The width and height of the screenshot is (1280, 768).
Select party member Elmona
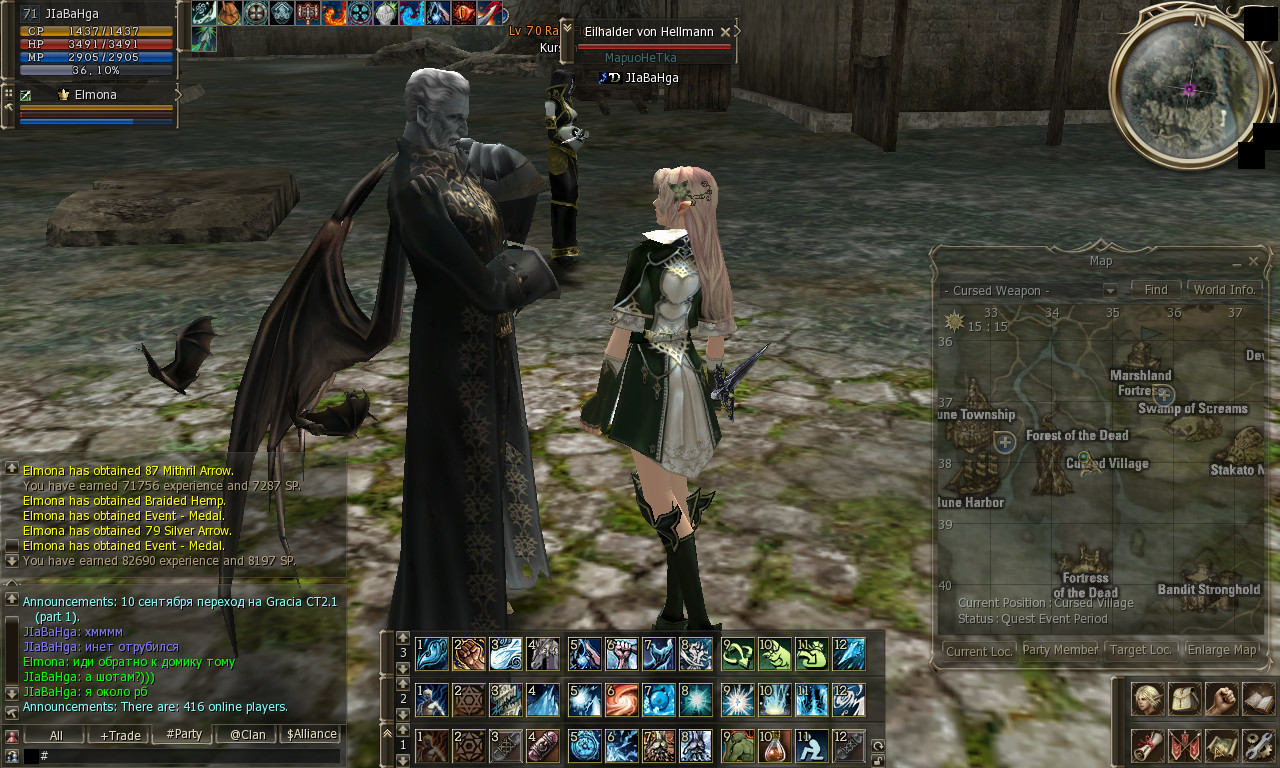pos(95,95)
